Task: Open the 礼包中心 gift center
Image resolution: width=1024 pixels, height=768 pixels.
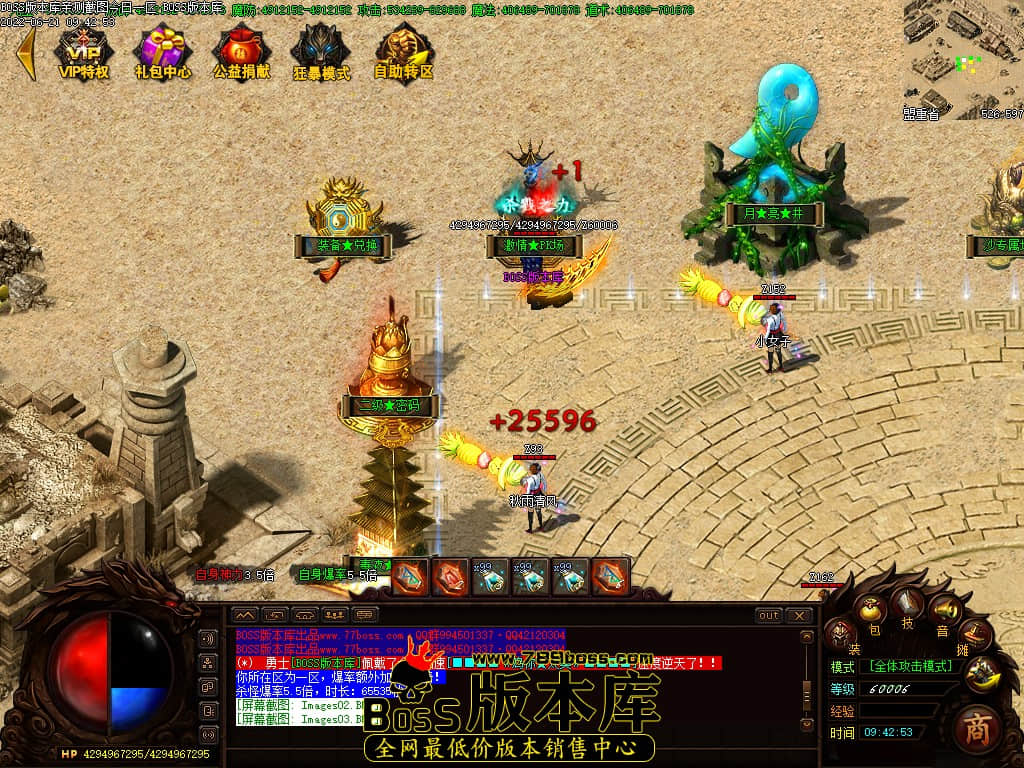Action: click(163, 53)
